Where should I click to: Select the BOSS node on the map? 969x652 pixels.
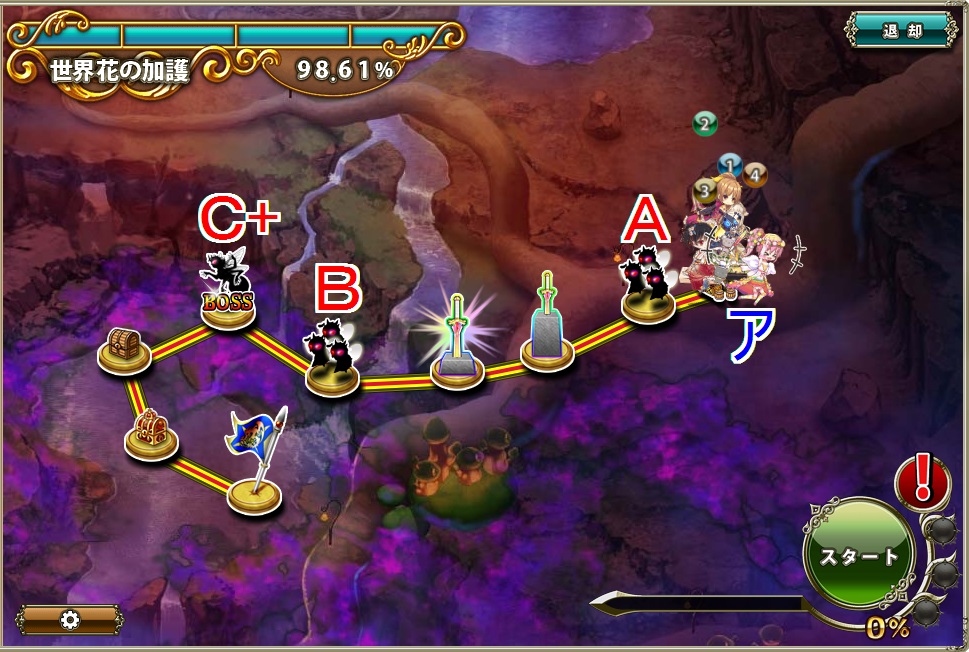pos(228,298)
